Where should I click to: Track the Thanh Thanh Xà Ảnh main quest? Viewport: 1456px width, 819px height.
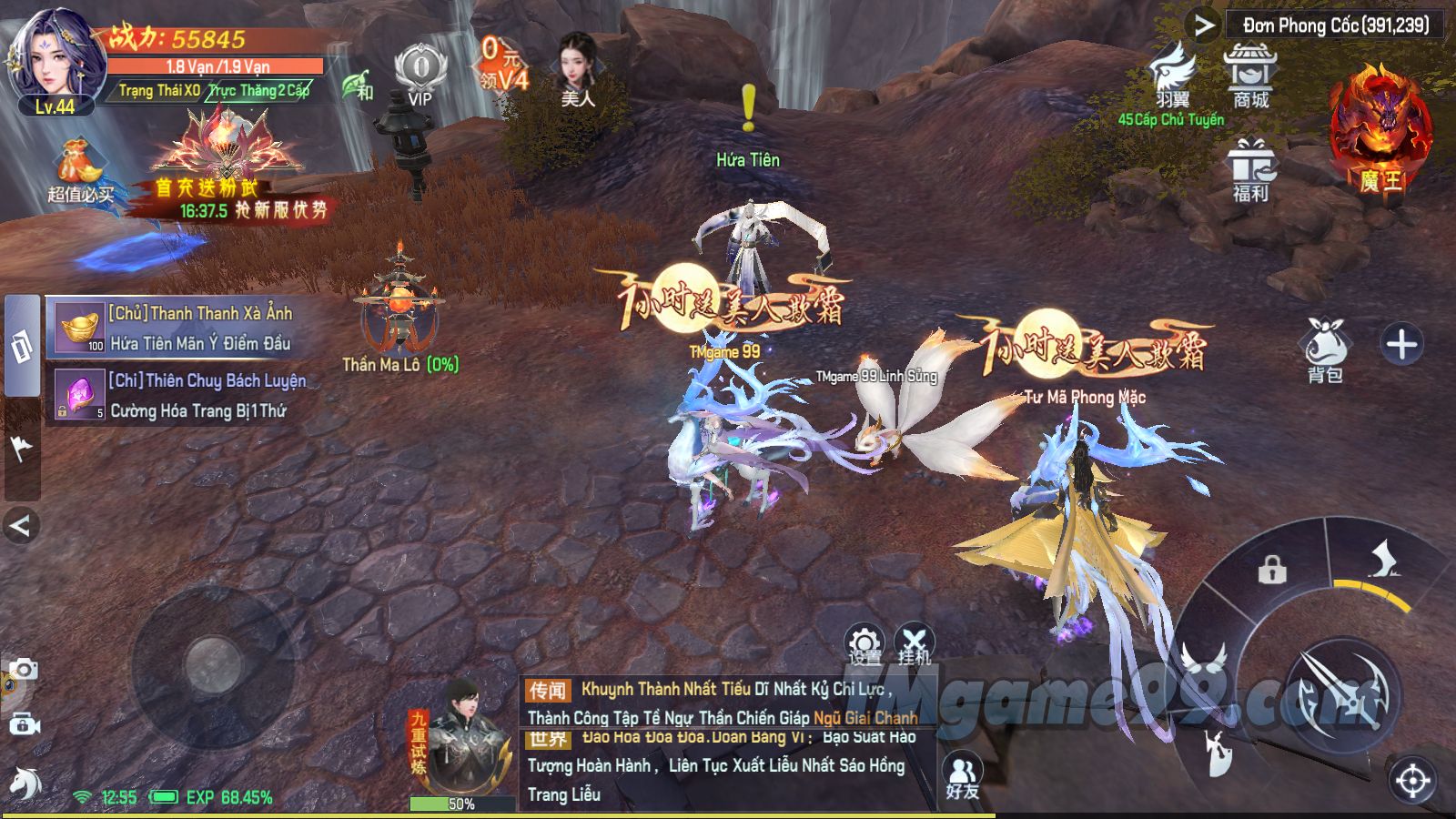182,328
